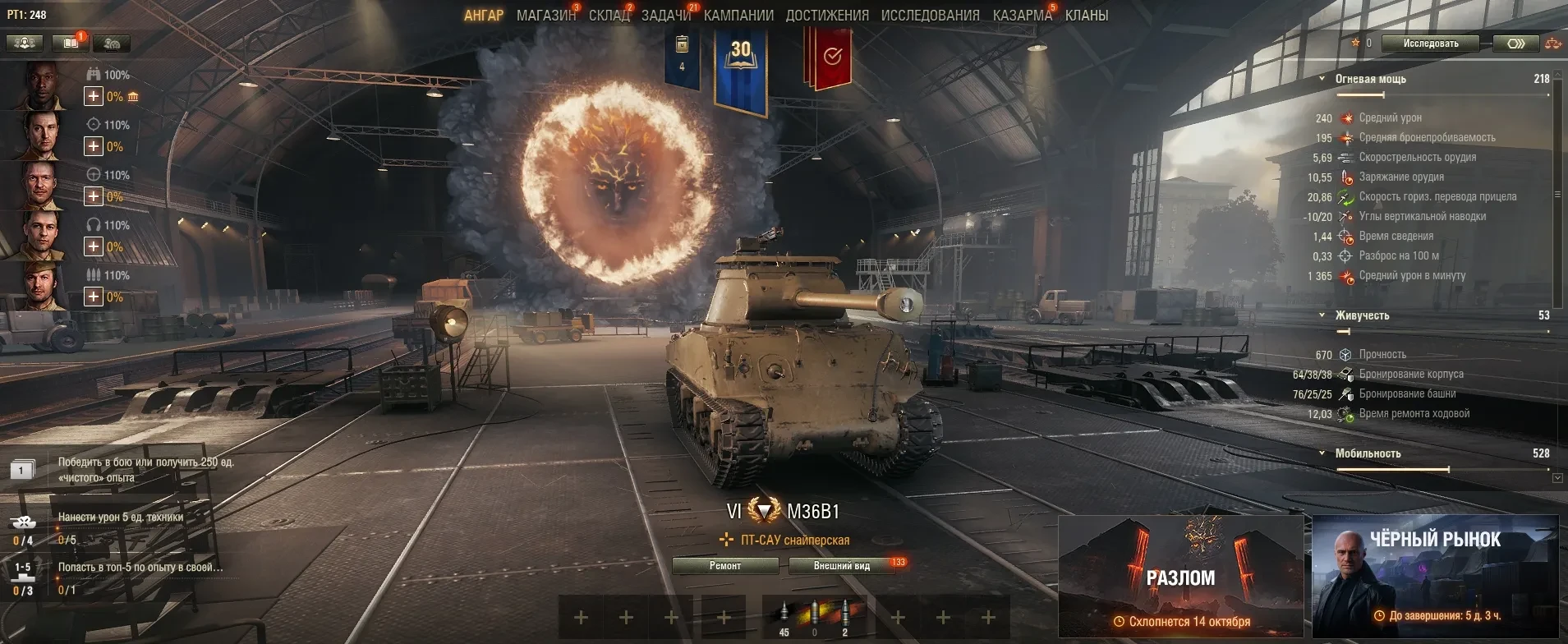Open the Исследования research tab
Image resolution: width=1568 pixels, height=644 pixels.
930,16
